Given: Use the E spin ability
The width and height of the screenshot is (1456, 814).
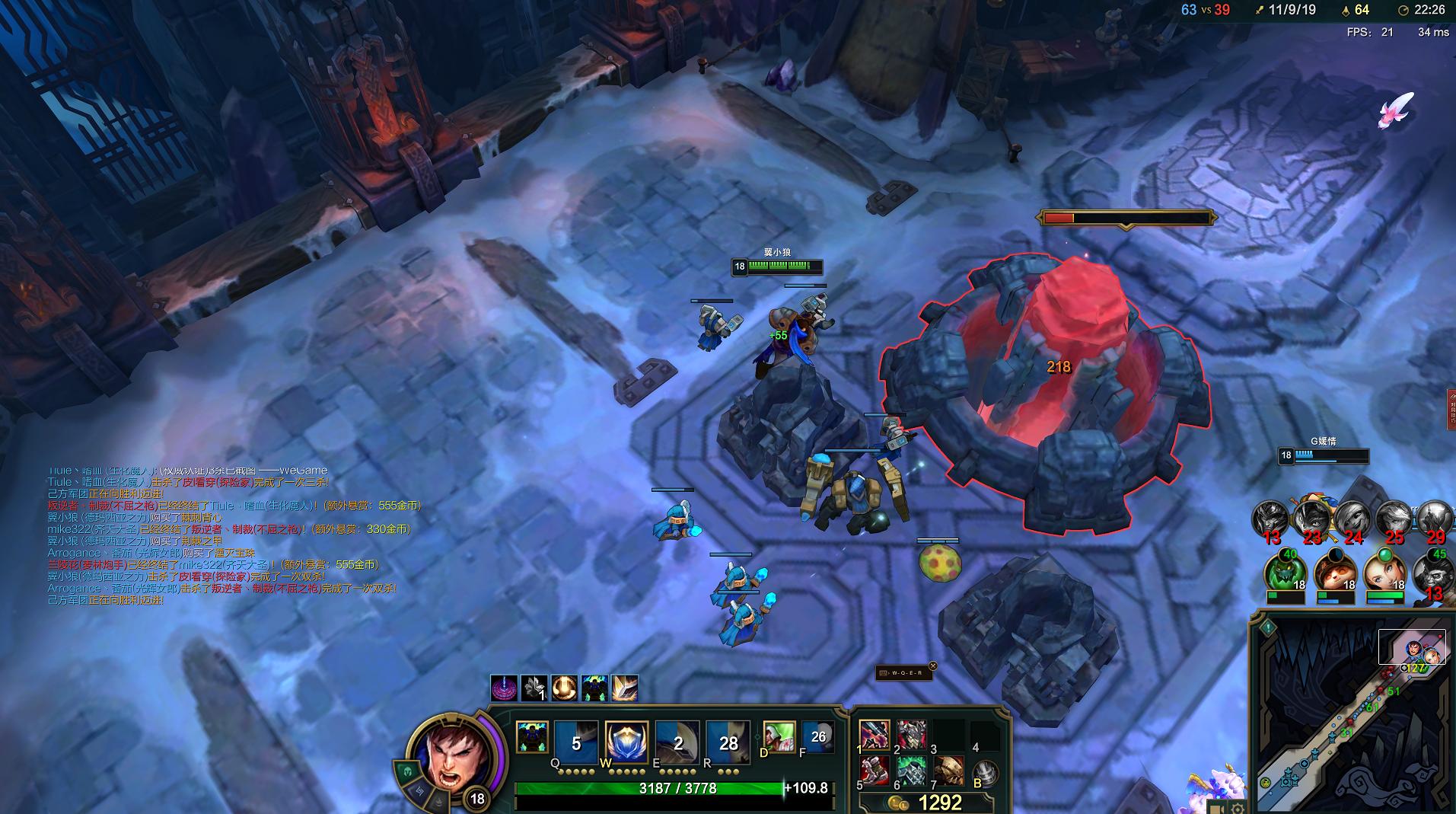Looking at the screenshot, I should pyautogui.click(x=677, y=742).
